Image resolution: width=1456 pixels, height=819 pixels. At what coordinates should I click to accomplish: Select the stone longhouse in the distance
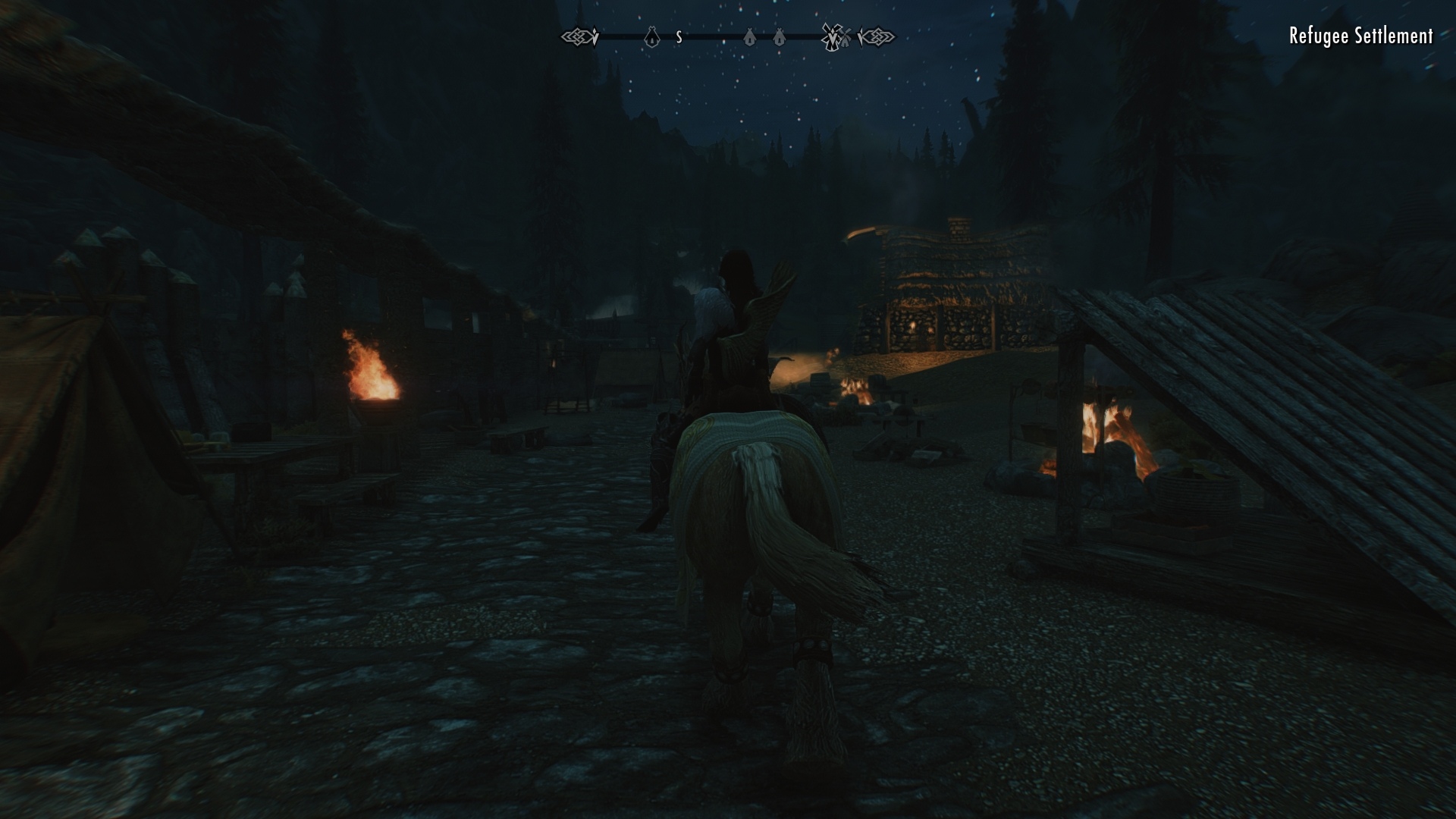pyautogui.click(x=948, y=288)
